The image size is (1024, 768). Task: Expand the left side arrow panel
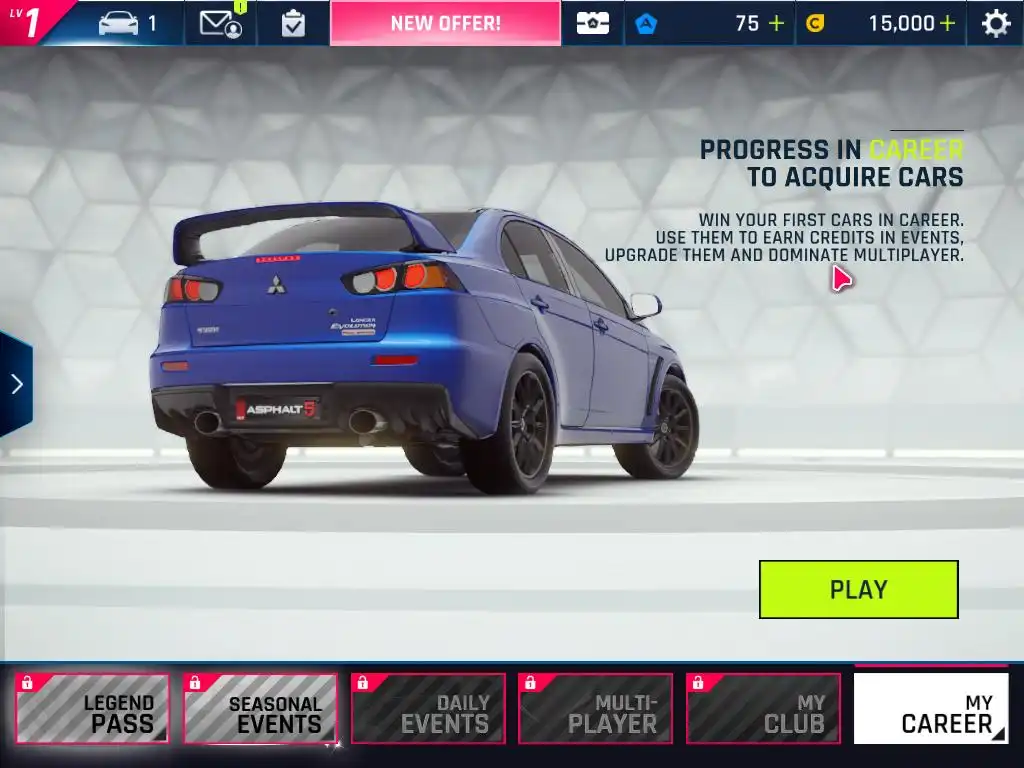point(17,384)
